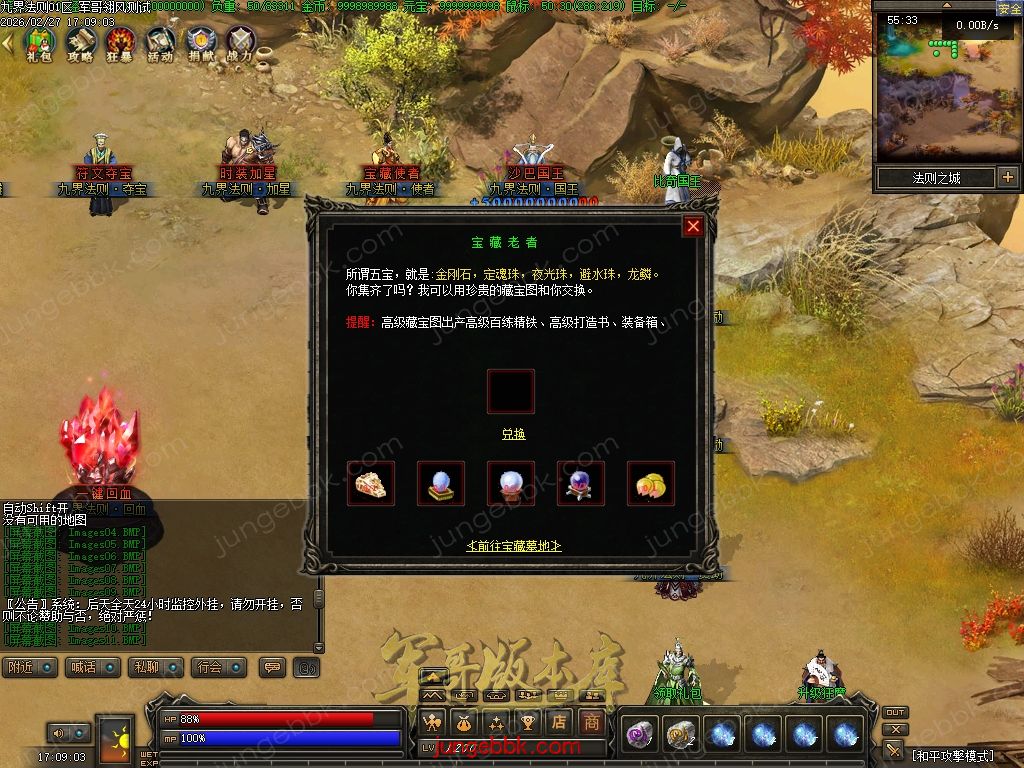Switch chat to 喊话 shout channel
The image size is (1024, 768).
[91, 667]
